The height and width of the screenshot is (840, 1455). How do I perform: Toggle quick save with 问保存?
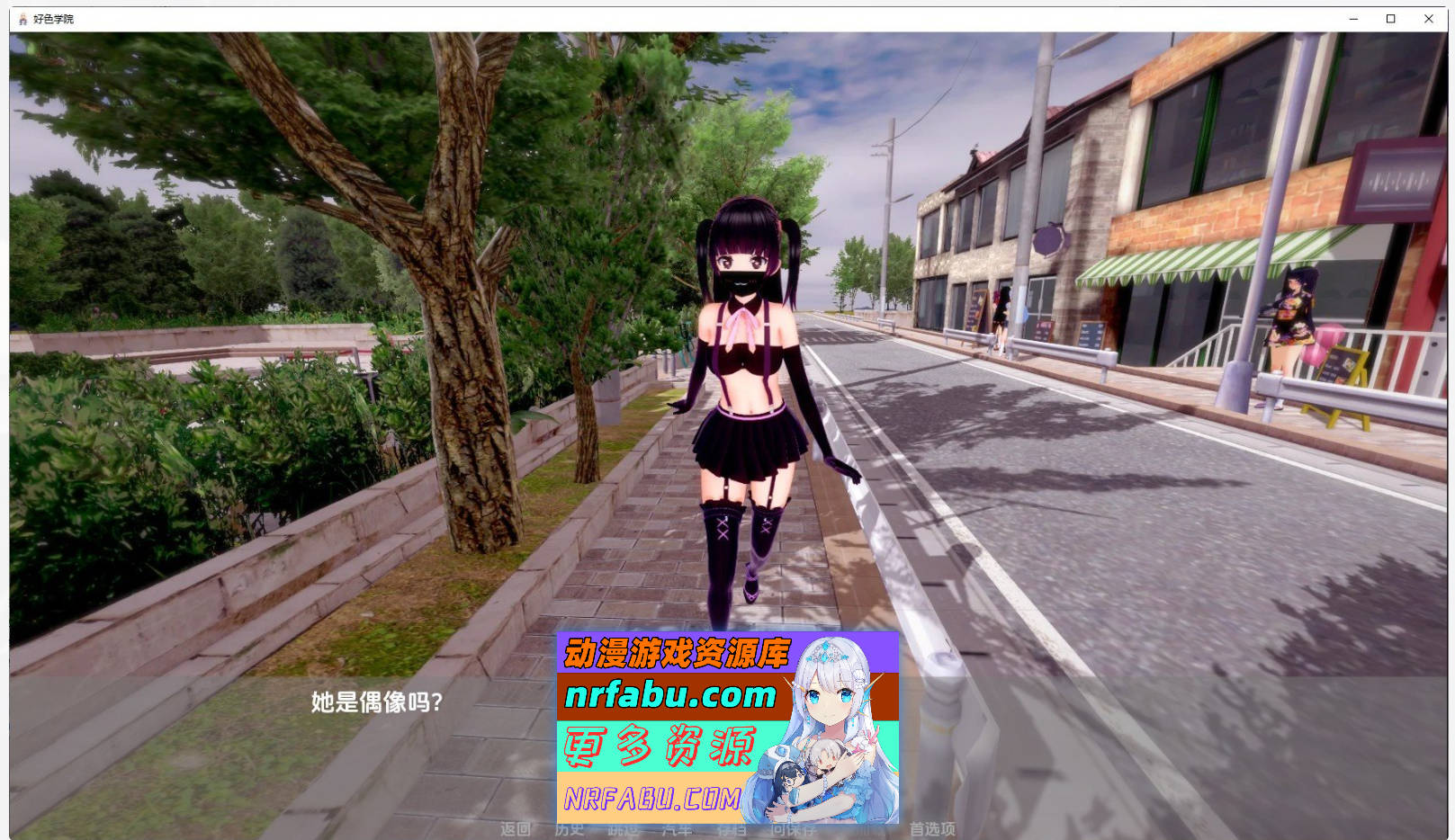(x=790, y=830)
